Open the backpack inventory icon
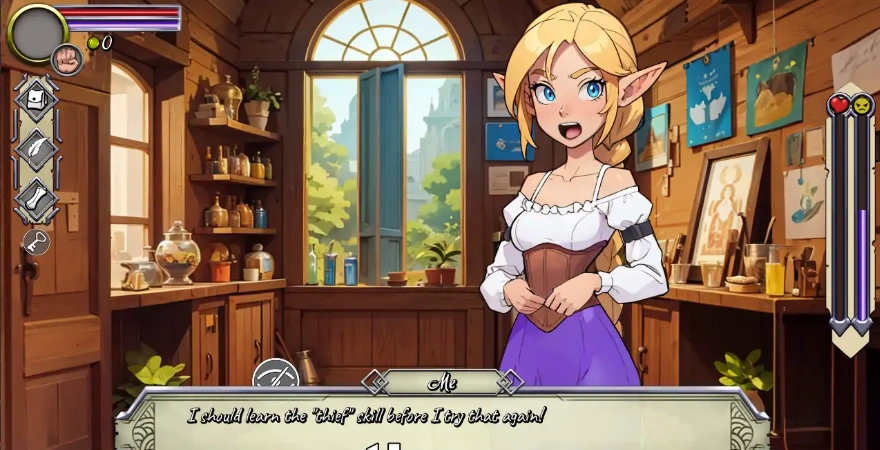The height and width of the screenshot is (450, 880). pyautogui.click(x=37, y=99)
